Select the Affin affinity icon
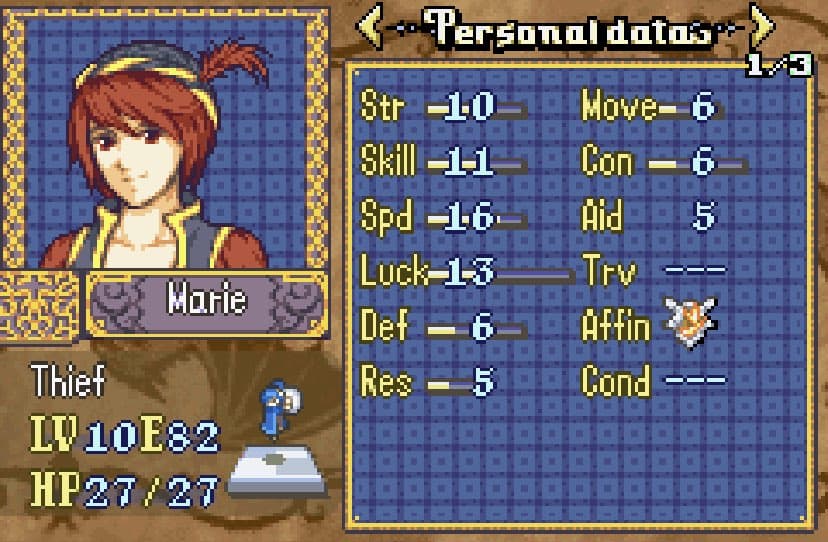 [692, 325]
